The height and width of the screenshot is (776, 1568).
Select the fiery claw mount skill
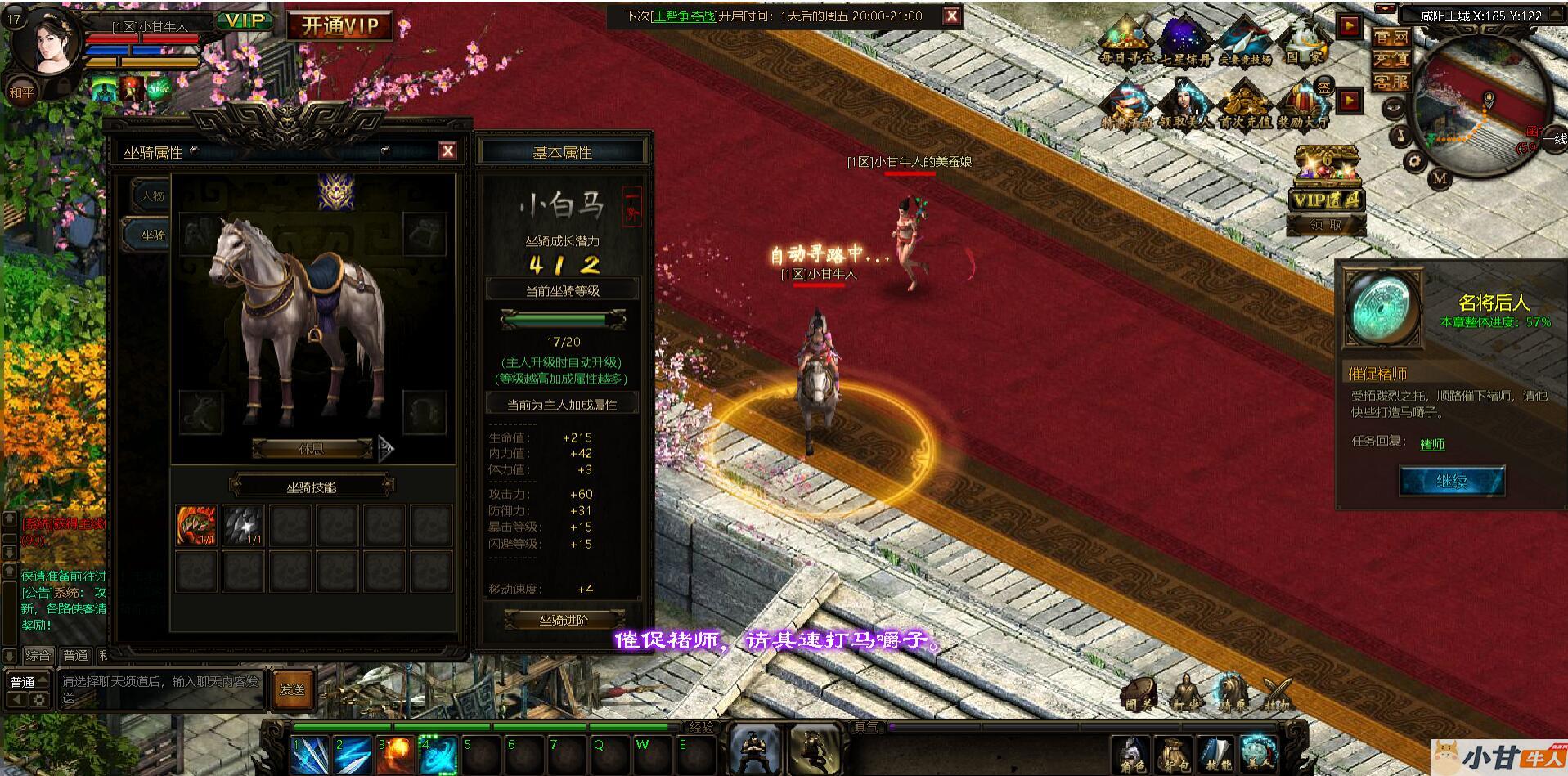[196, 525]
